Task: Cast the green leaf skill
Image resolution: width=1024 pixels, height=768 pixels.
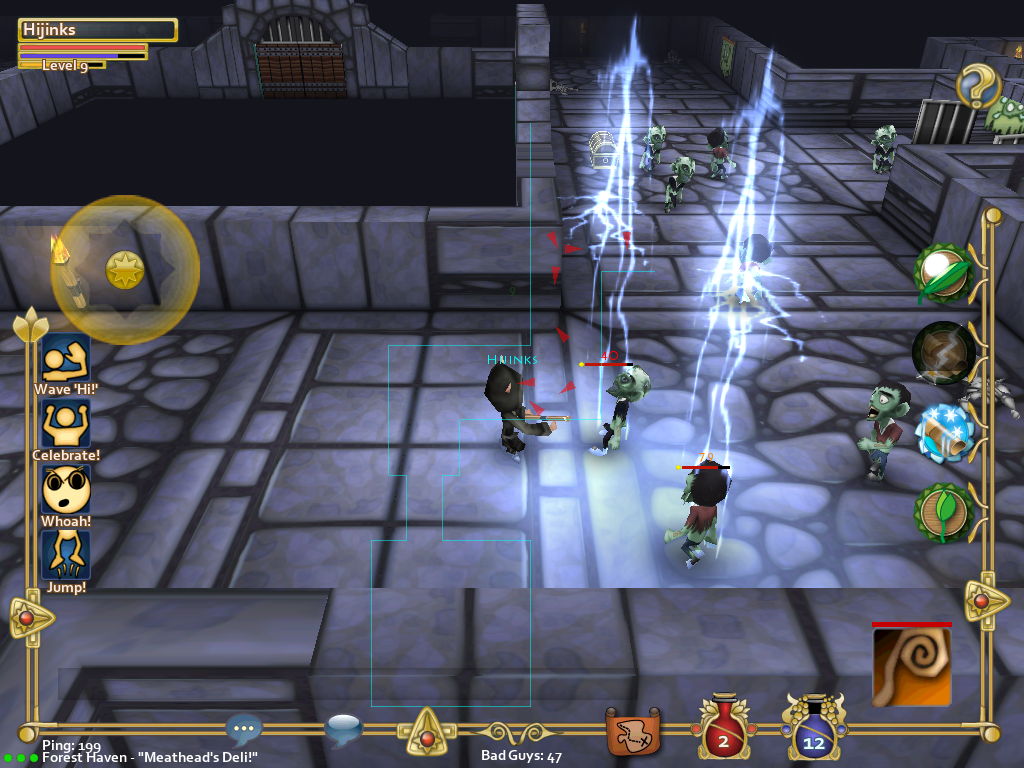Action: click(942, 512)
